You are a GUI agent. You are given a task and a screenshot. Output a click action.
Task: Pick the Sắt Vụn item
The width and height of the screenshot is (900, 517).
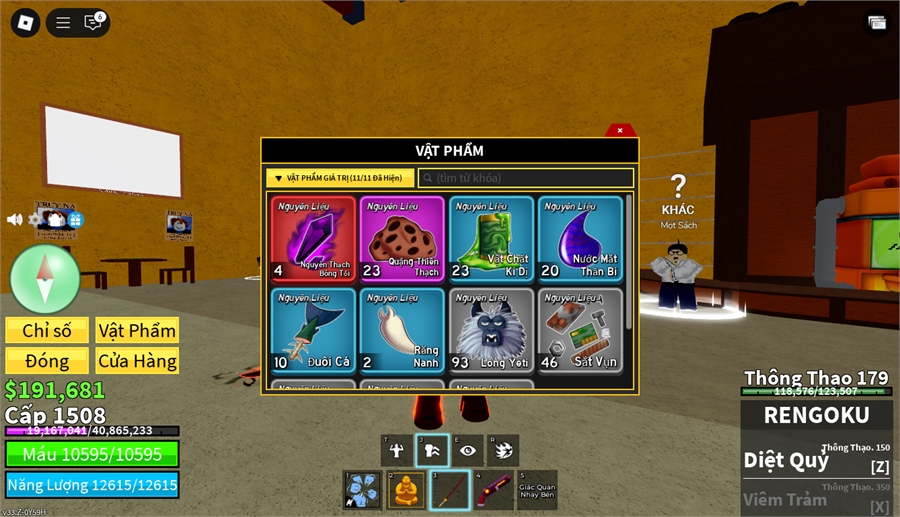(x=580, y=330)
